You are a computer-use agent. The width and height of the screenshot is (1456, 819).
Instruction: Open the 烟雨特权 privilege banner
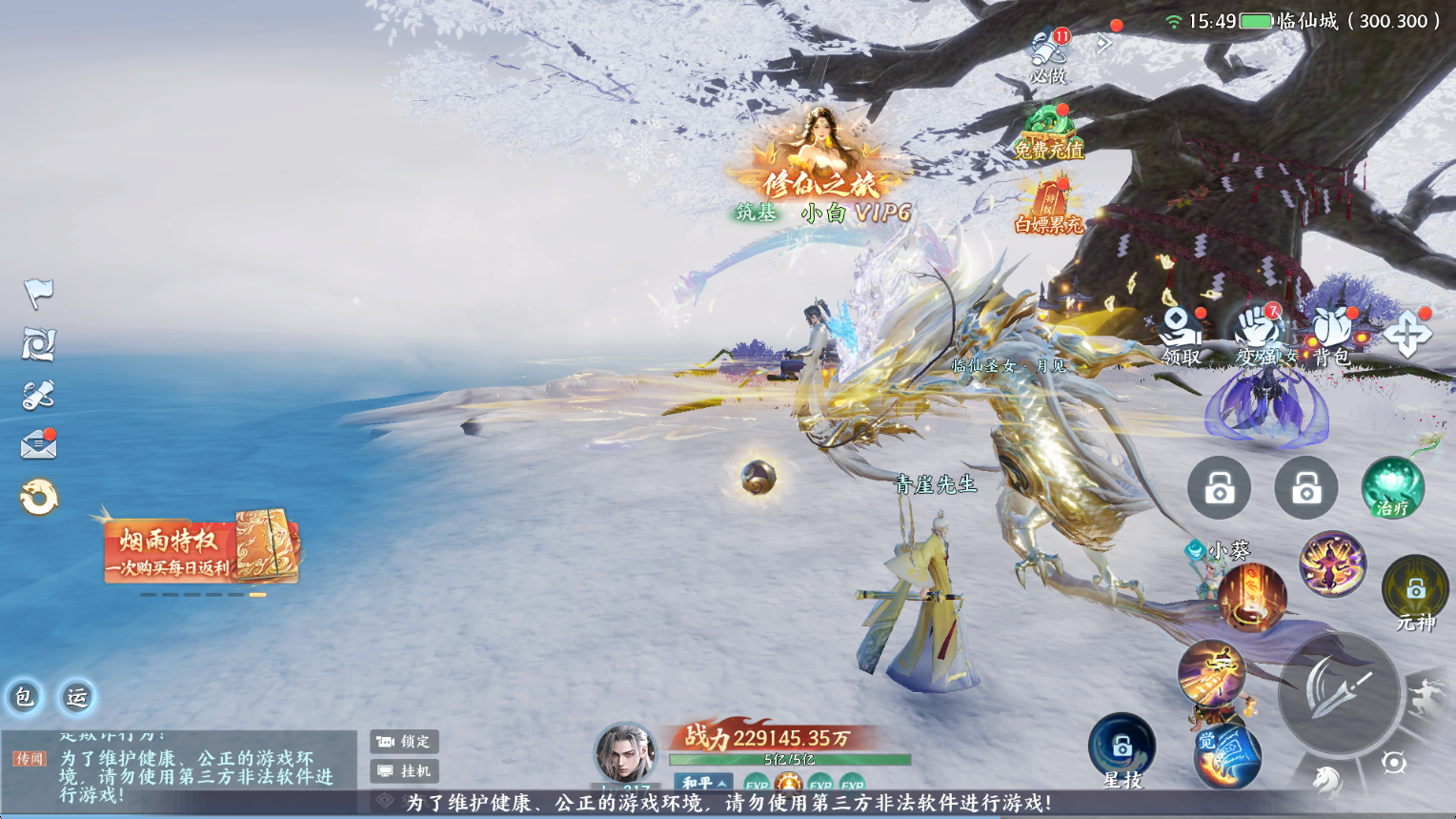pos(201,550)
